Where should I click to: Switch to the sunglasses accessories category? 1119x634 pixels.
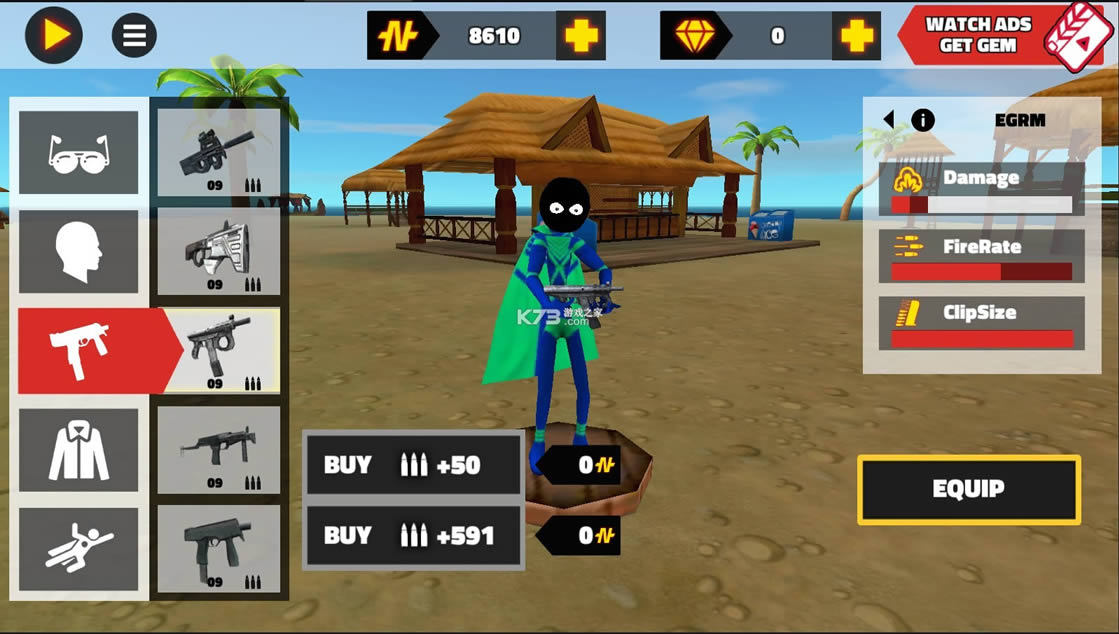click(79, 152)
